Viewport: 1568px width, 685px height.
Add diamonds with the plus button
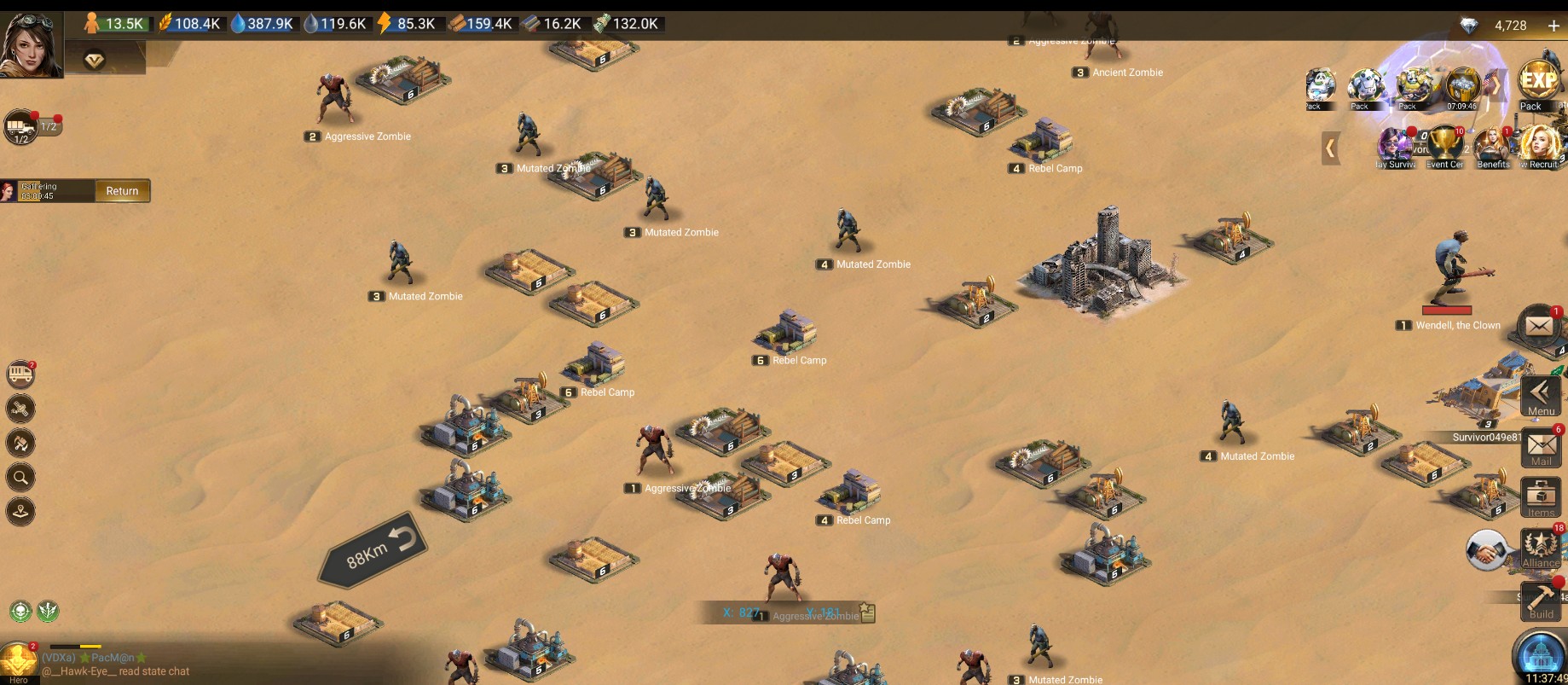pyautogui.click(x=1553, y=26)
